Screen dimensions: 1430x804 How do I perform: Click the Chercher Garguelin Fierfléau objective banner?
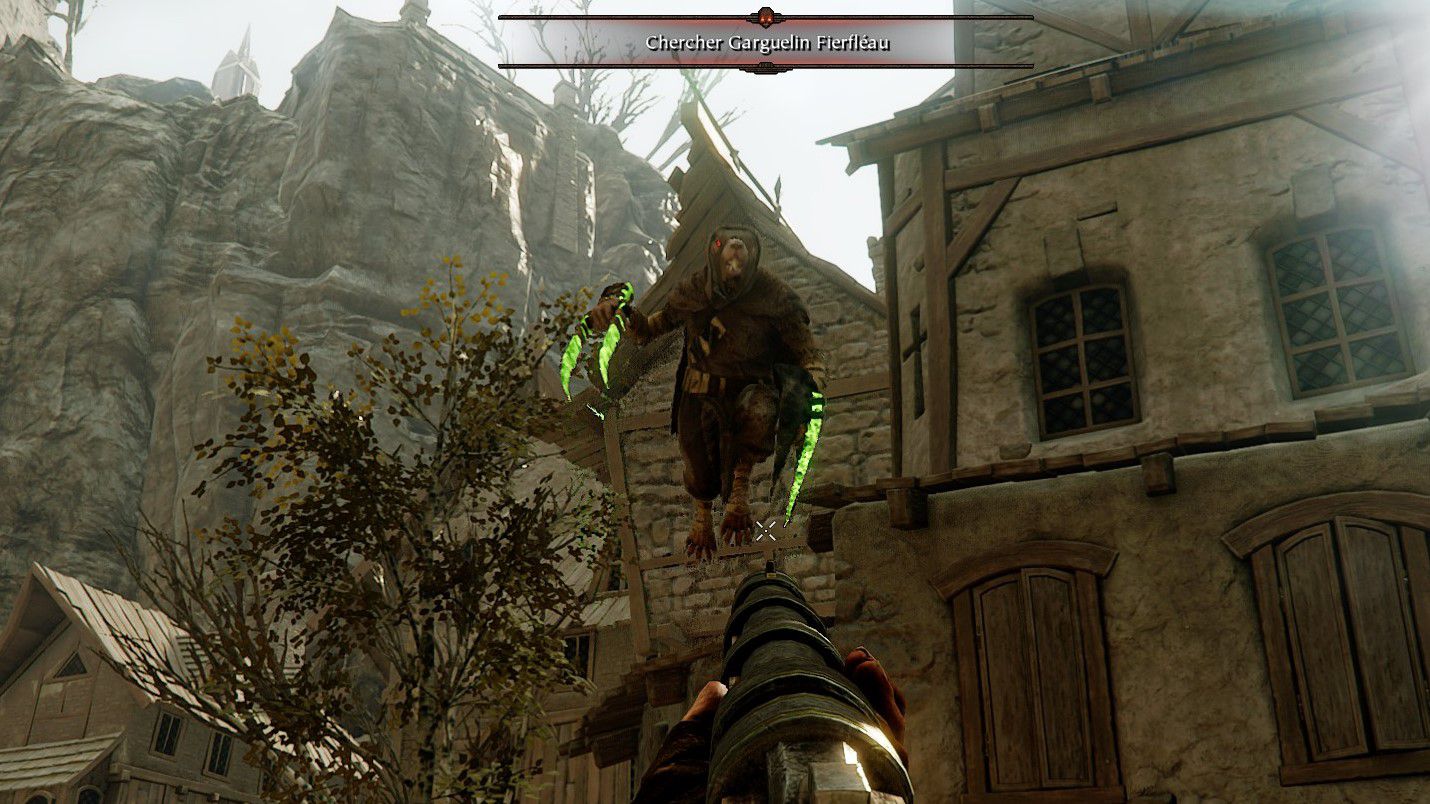(765, 42)
